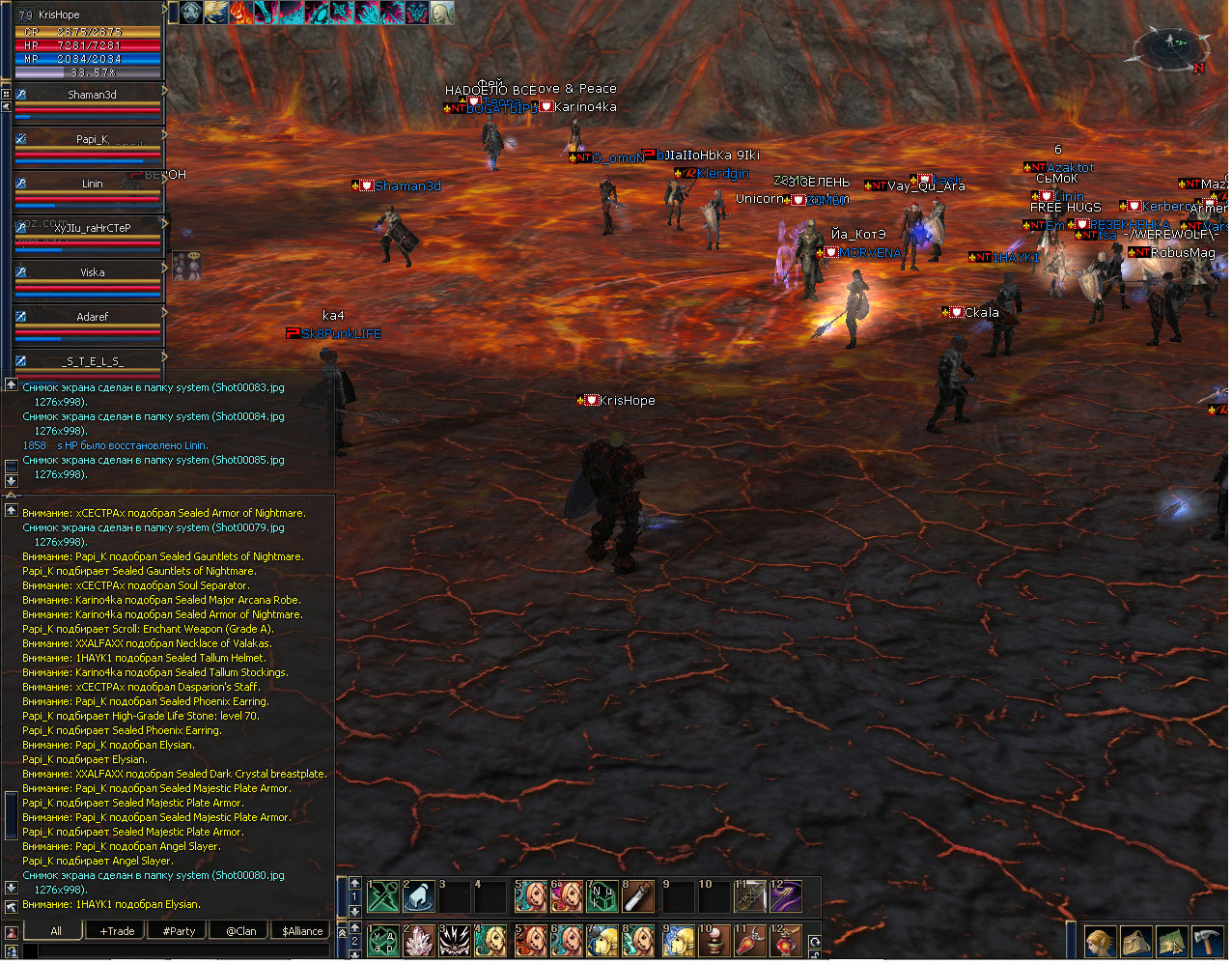The height and width of the screenshot is (964, 1232).
Task: Activate the crossed-swords attack action
Action: [383, 897]
